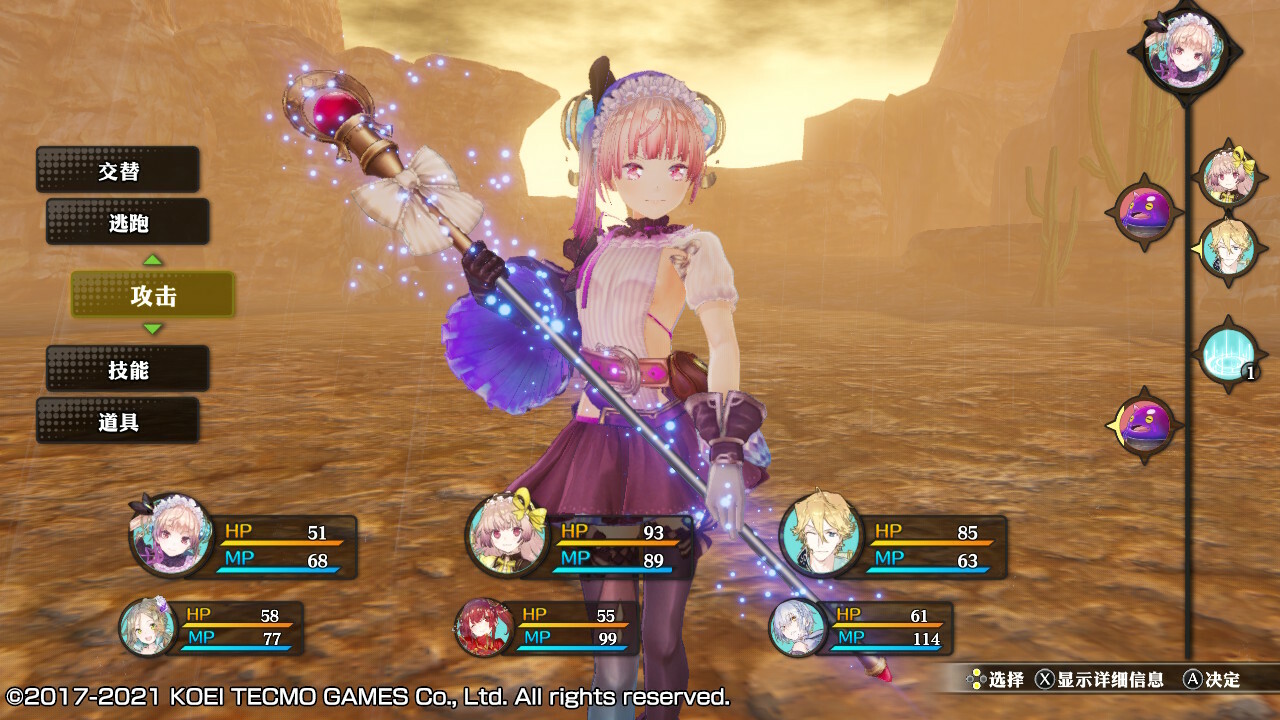1280x720 pixels.
Task: Choose 逃跑 to flee the battle
Action: click(128, 222)
